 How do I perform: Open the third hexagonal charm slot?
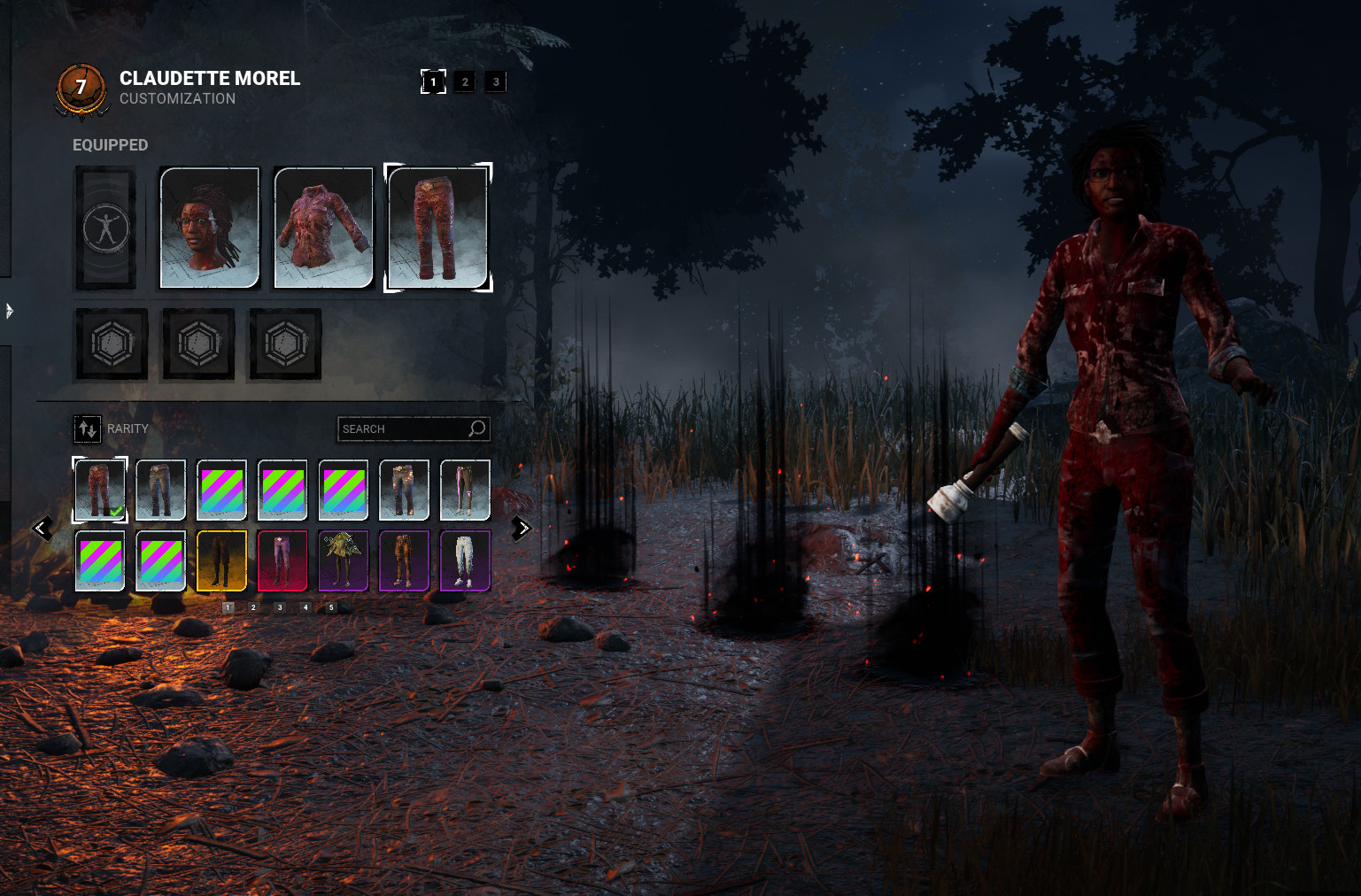(x=283, y=344)
